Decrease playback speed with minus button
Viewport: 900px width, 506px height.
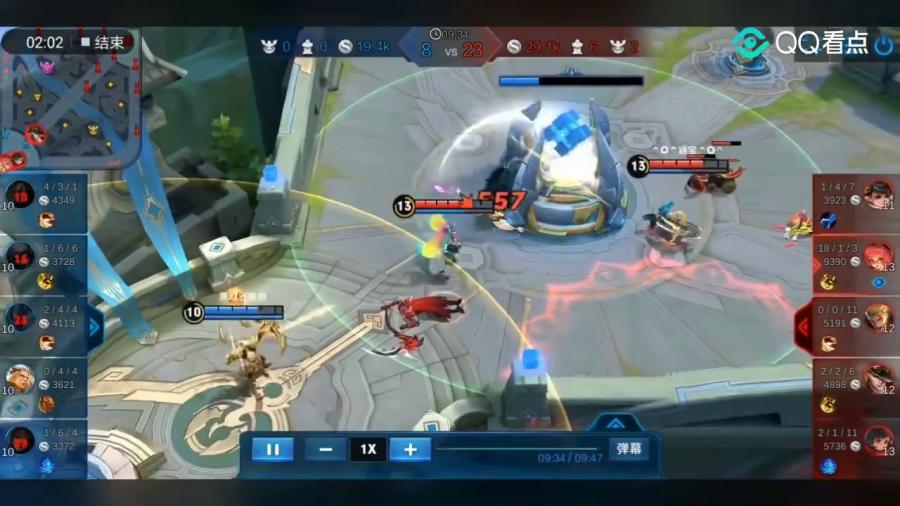coord(326,449)
